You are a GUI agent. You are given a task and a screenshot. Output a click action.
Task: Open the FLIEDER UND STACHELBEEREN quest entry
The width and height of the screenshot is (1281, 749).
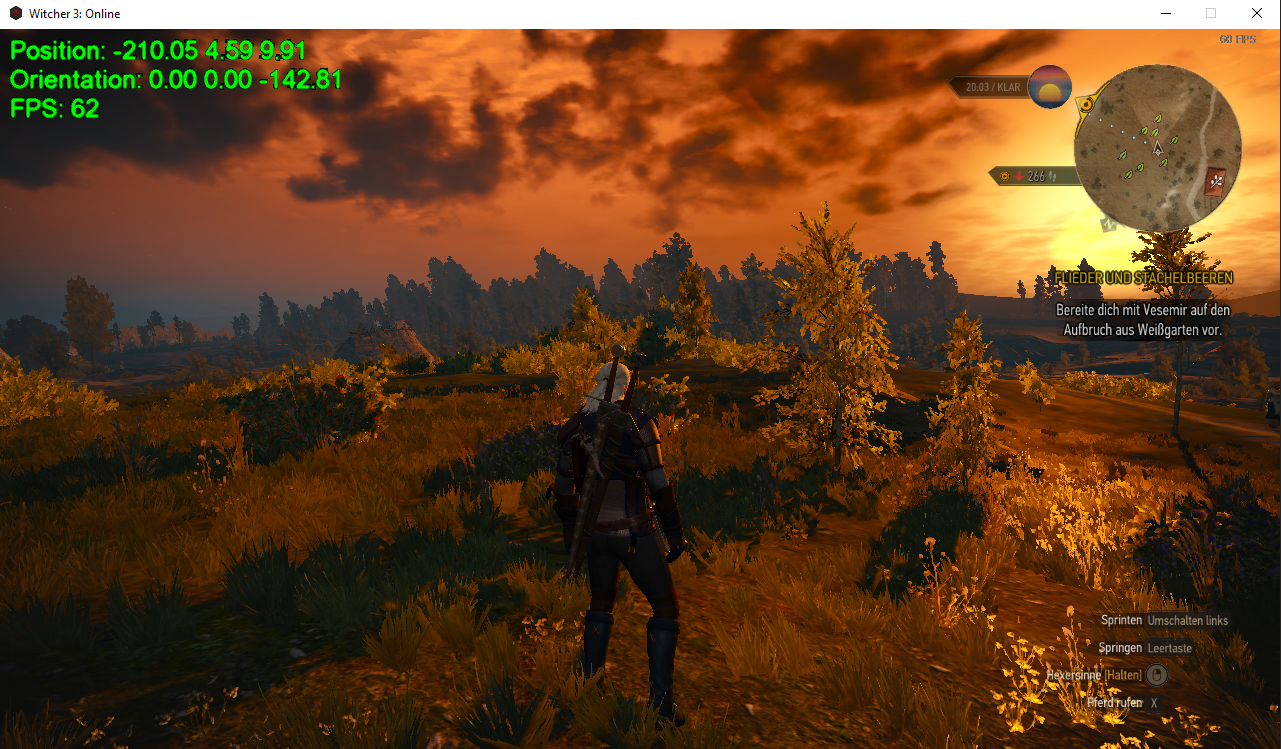click(1143, 277)
